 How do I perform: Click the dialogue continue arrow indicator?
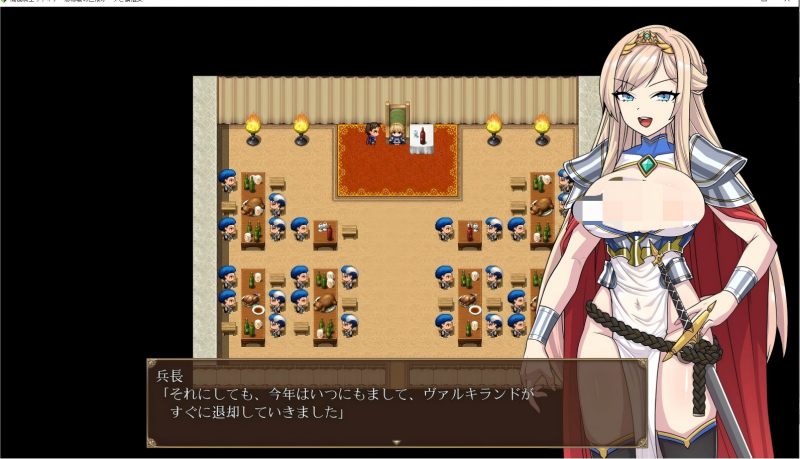396,442
